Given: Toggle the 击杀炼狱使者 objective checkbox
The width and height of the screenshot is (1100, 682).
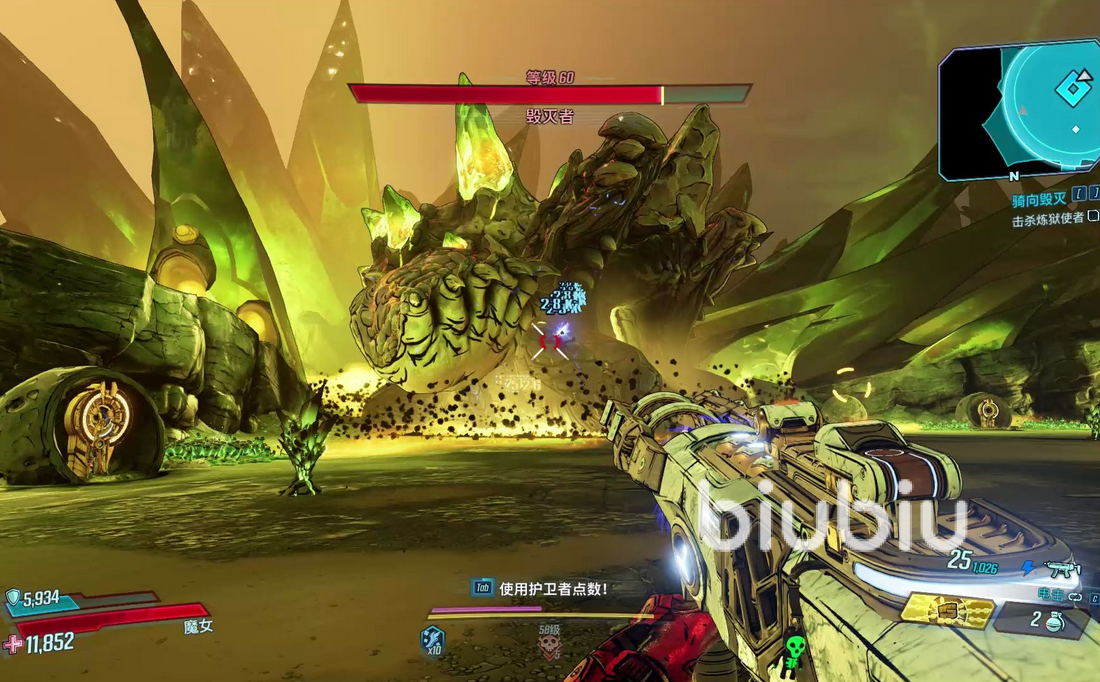Looking at the screenshot, I should pos(1092,218).
